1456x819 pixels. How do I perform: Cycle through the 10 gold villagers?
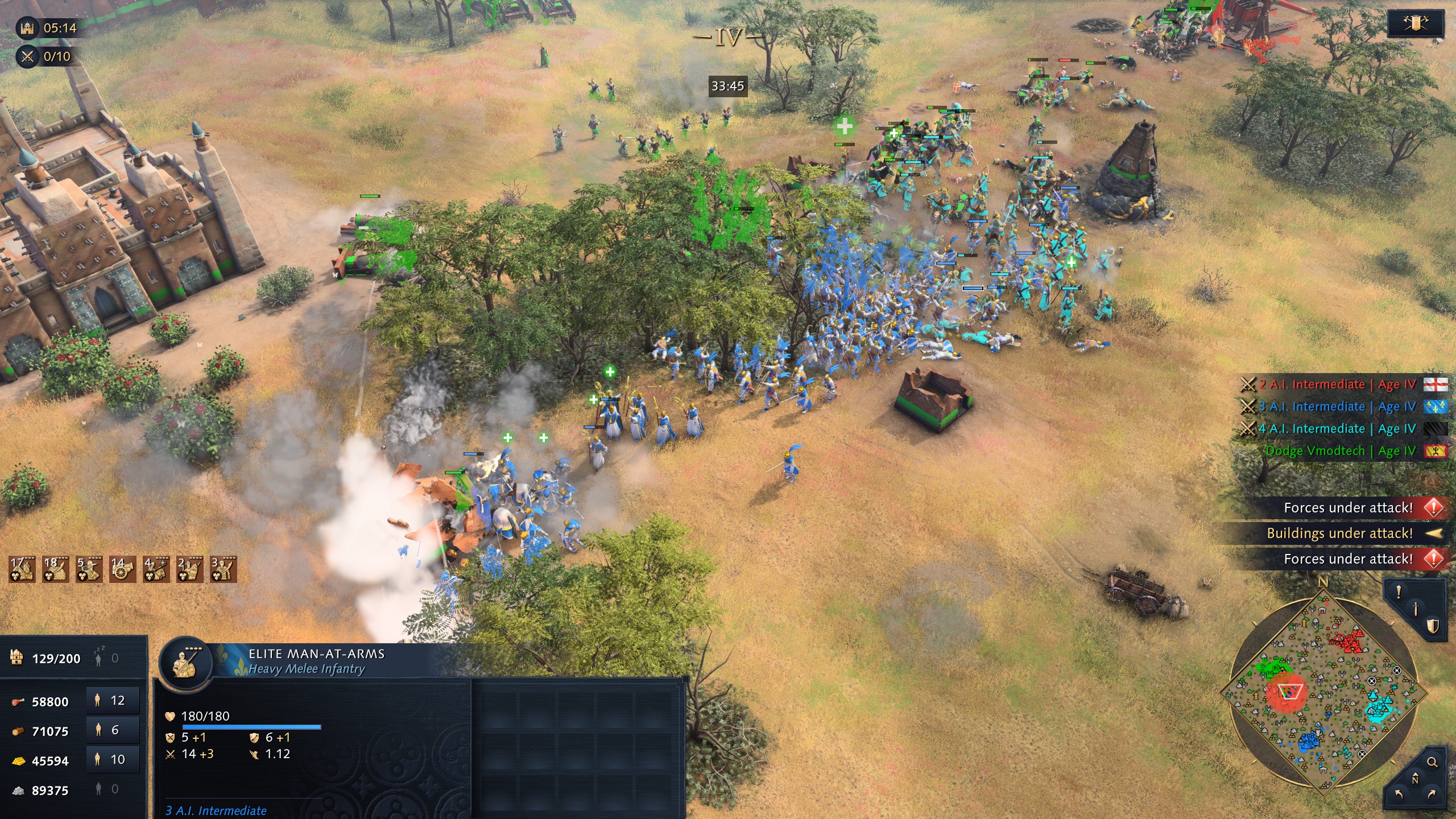(x=113, y=760)
